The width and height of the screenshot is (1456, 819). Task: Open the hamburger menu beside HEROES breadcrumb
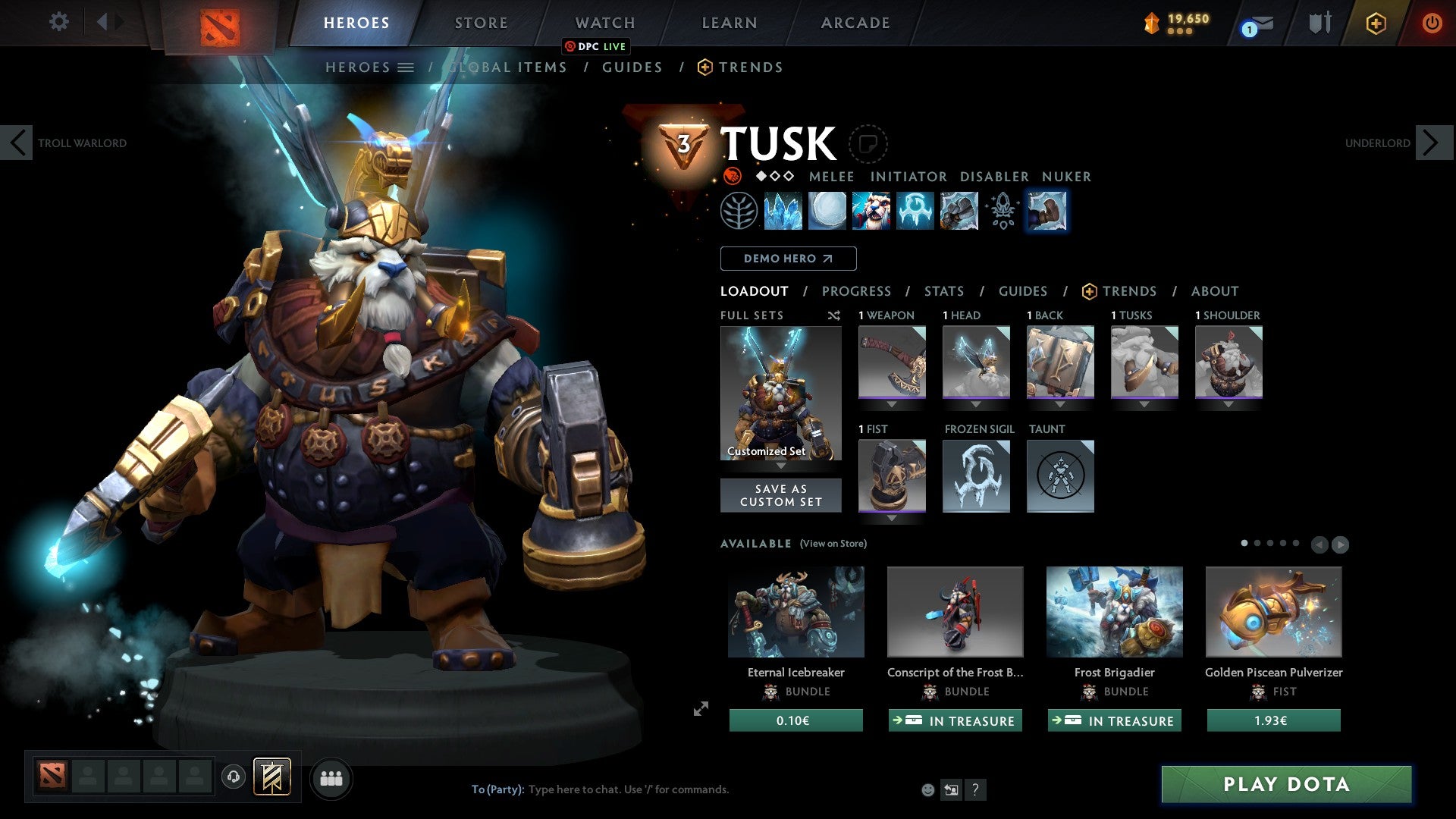[407, 67]
